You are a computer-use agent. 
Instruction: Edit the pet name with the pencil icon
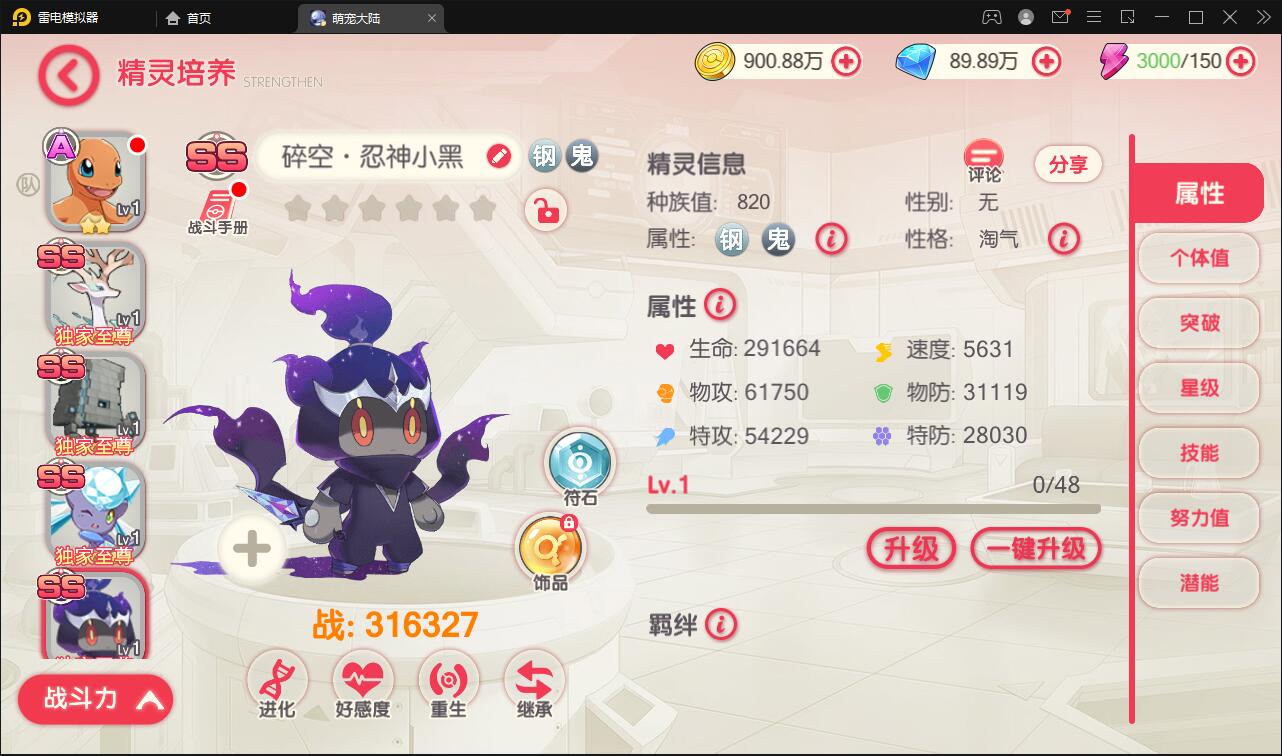500,157
